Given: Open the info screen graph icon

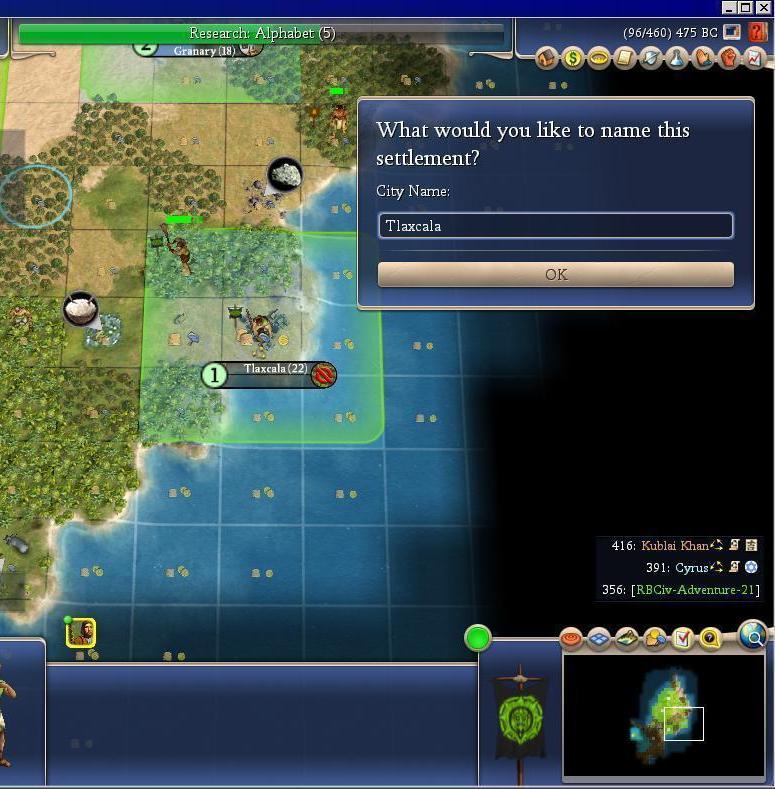Looking at the screenshot, I should tap(755, 58).
